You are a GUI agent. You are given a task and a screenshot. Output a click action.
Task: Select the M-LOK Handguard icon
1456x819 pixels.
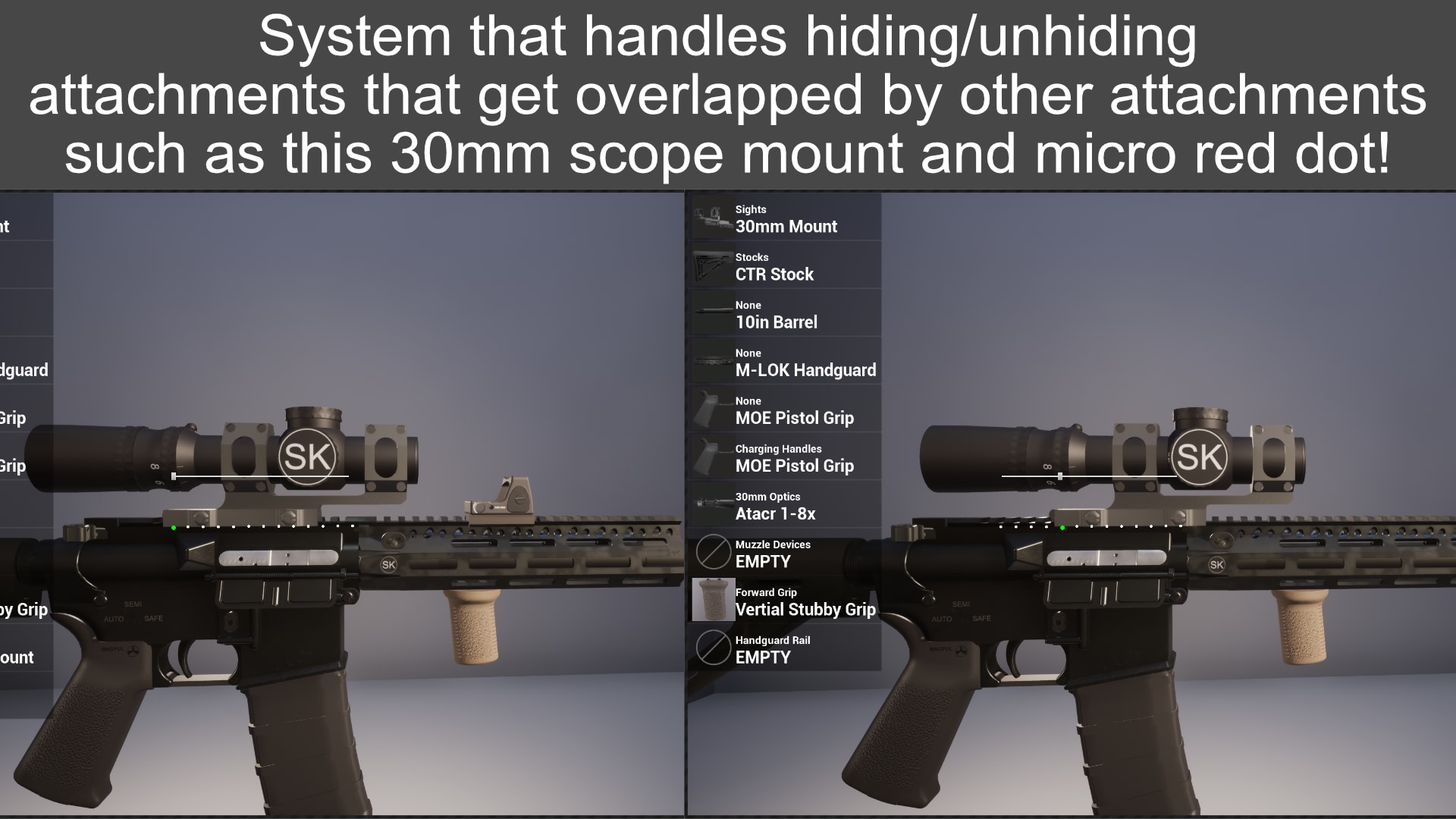point(713,362)
